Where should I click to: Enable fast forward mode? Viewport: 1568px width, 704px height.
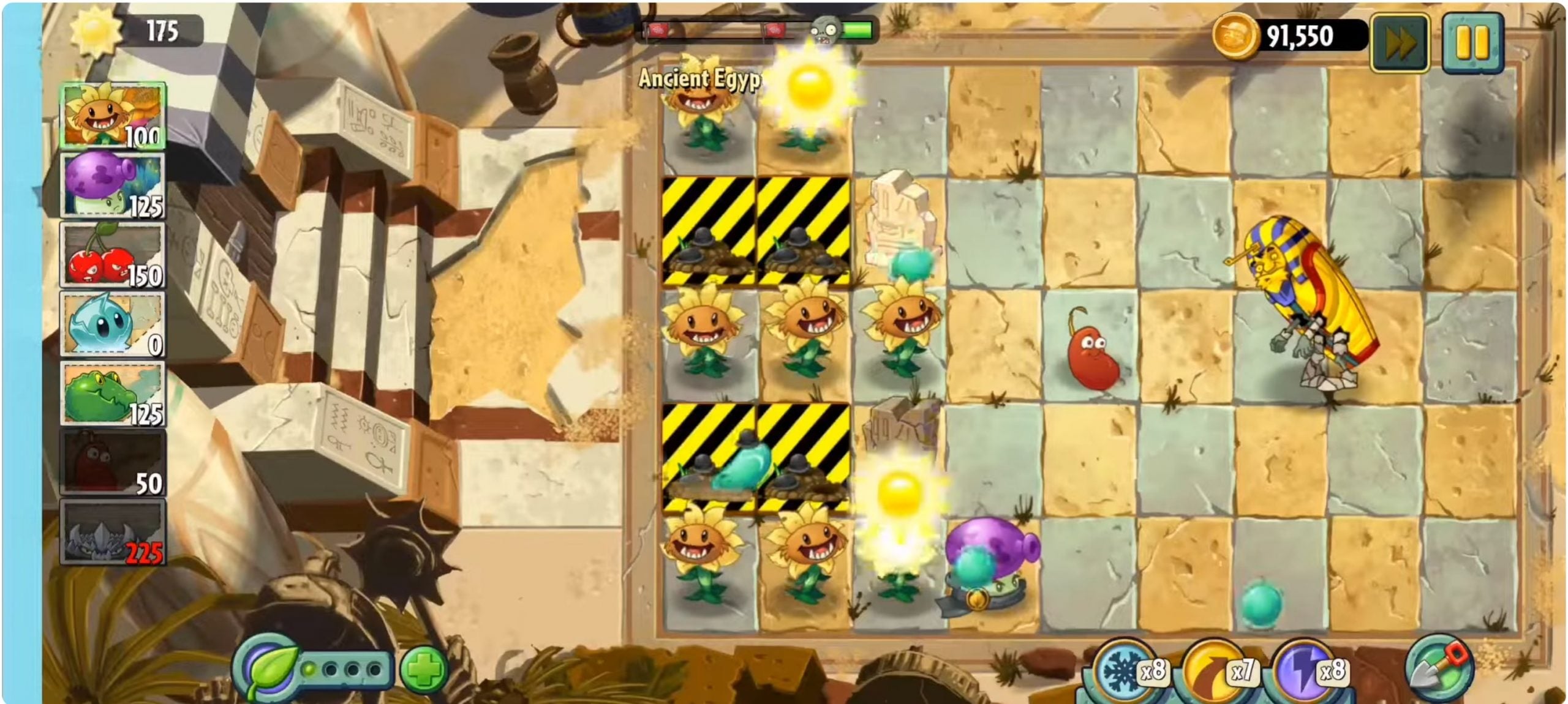coord(1400,40)
